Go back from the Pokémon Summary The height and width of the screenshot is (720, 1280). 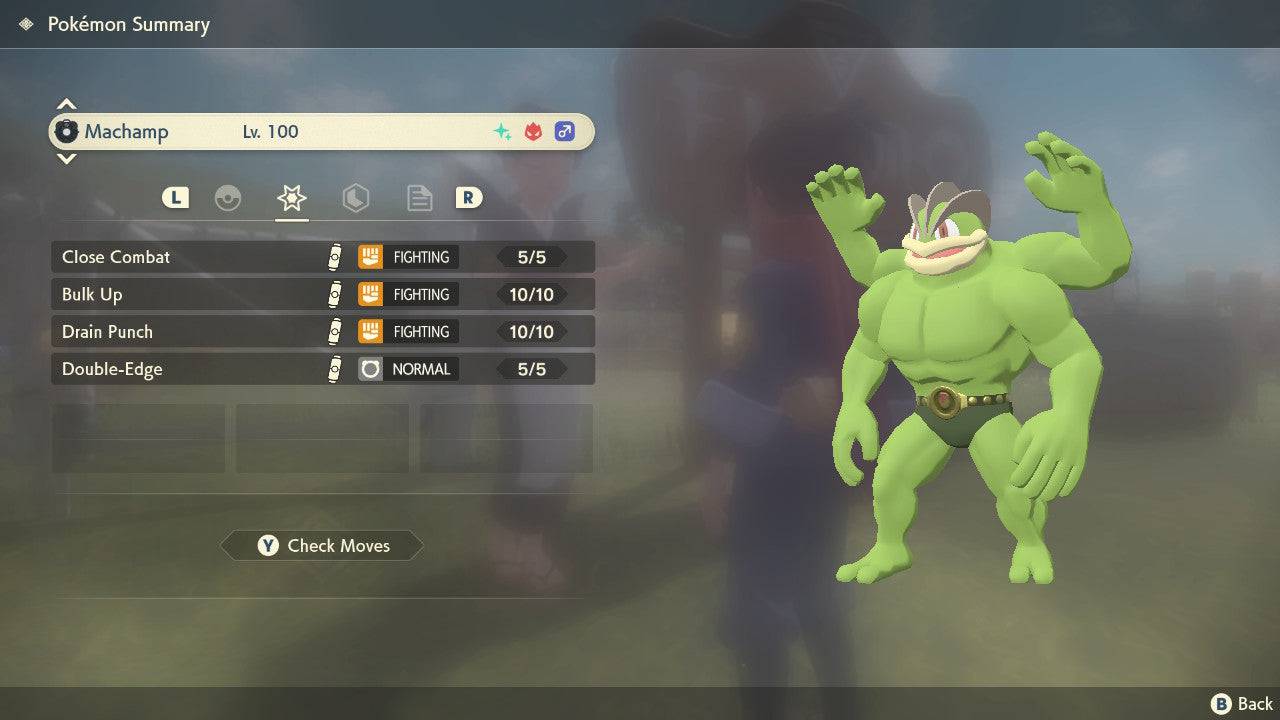(x=1242, y=704)
